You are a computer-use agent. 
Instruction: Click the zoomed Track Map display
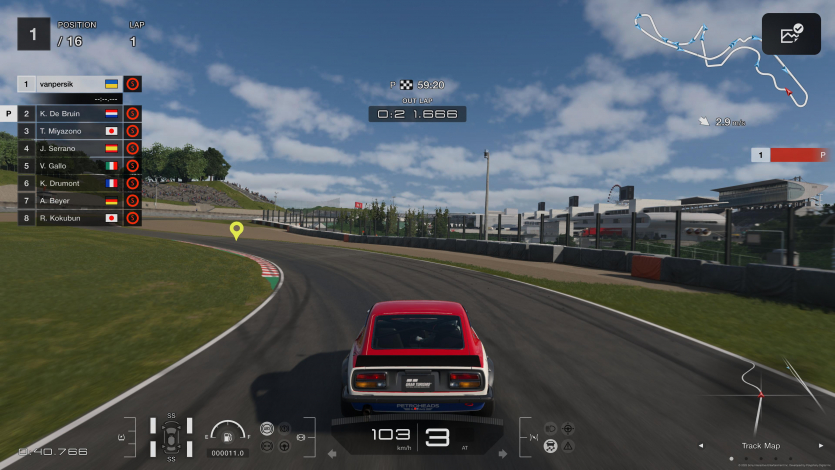point(762,395)
